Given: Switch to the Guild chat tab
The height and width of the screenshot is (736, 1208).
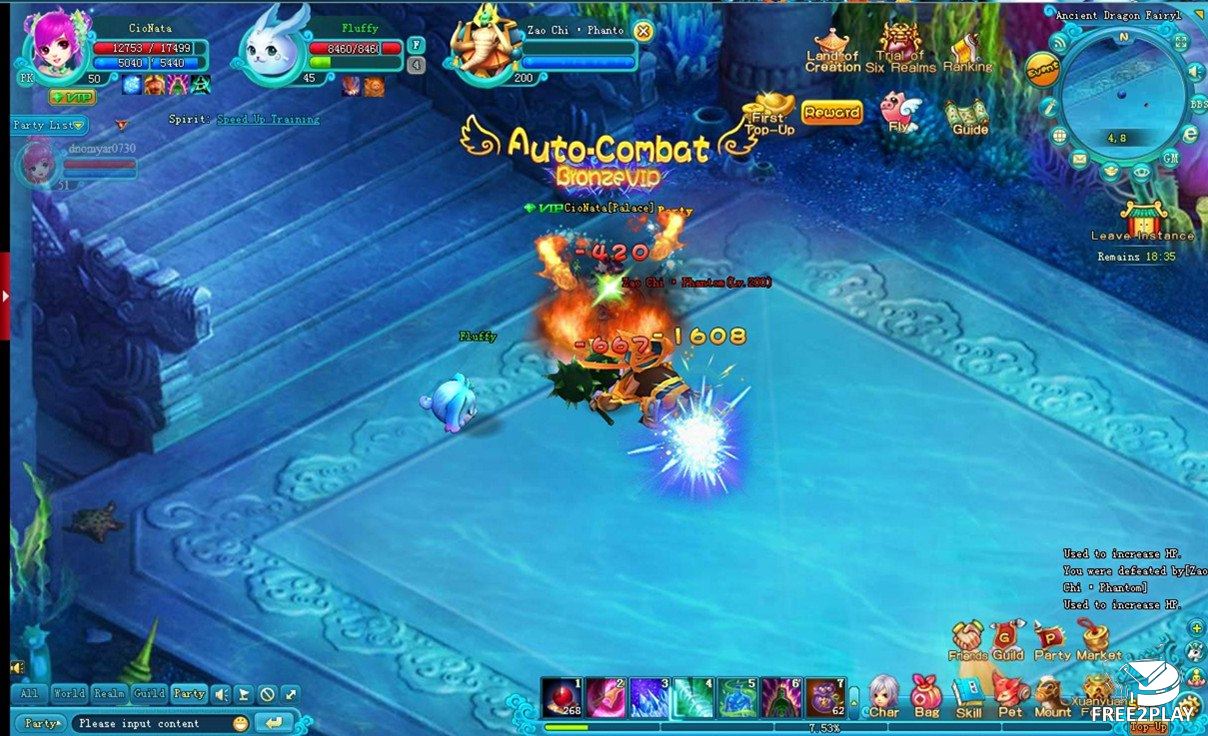Looking at the screenshot, I should [149, 693].
